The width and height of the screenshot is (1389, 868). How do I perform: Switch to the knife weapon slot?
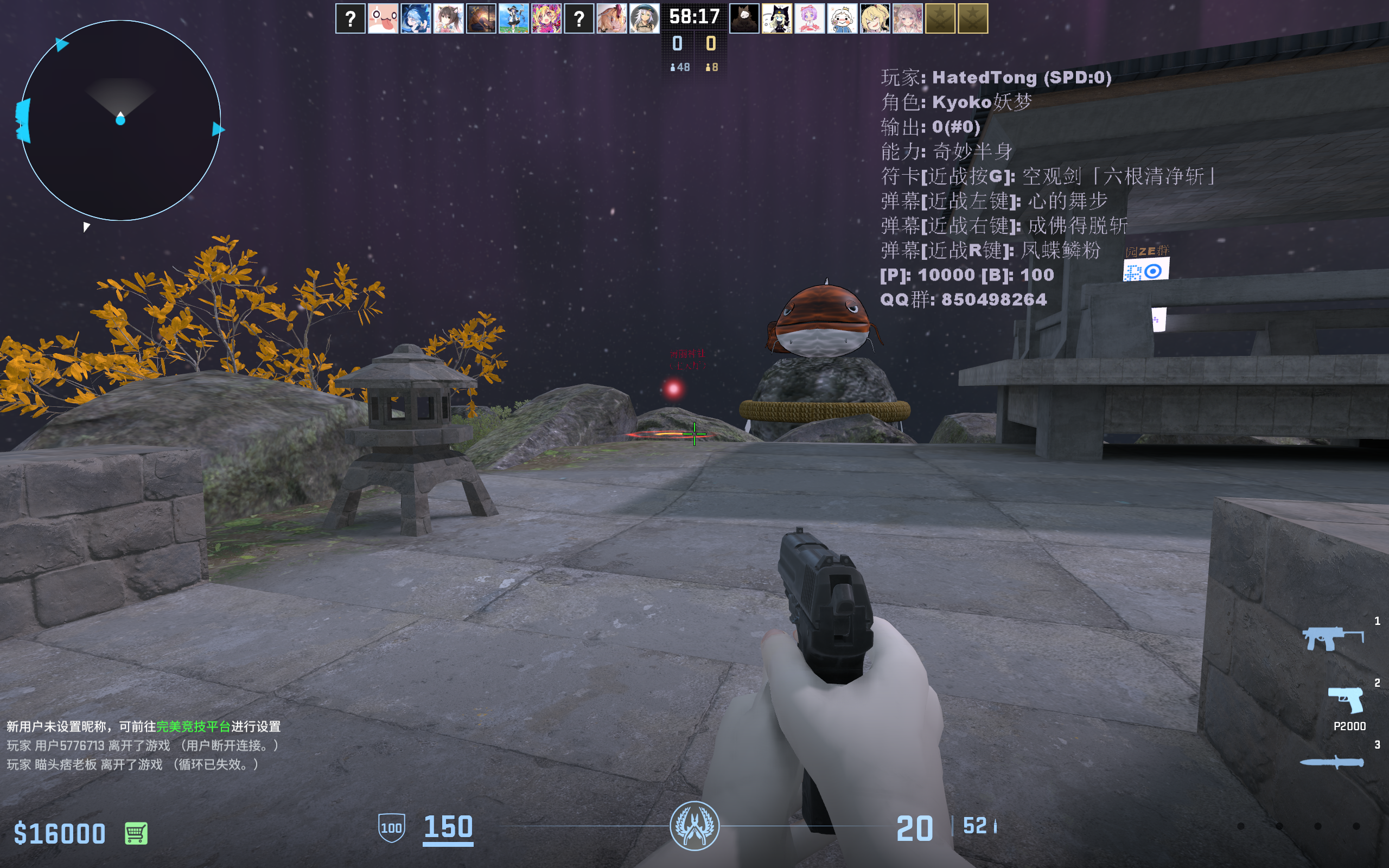click(x=1331, y=762)
